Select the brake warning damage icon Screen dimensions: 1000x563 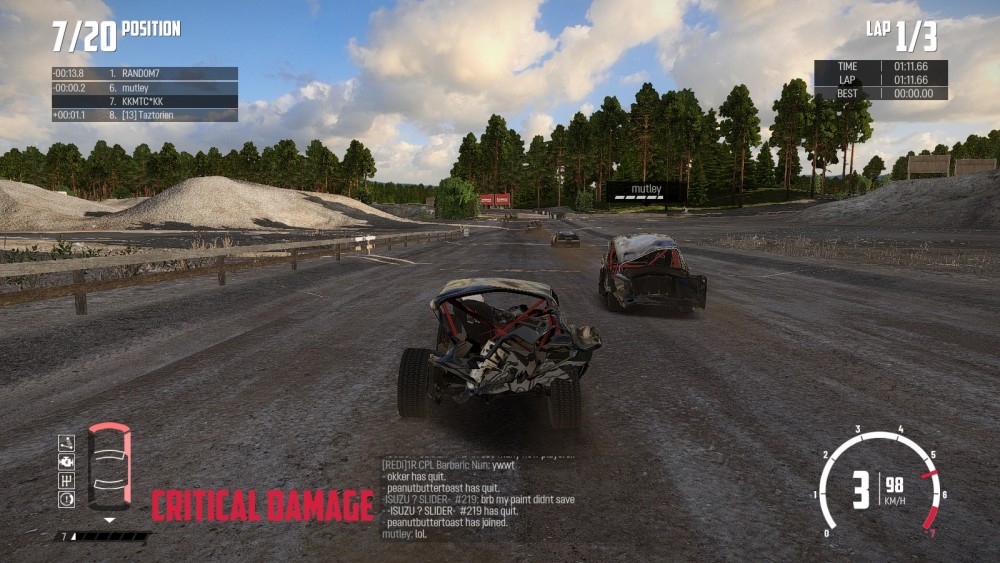click(x=66, y=499)
